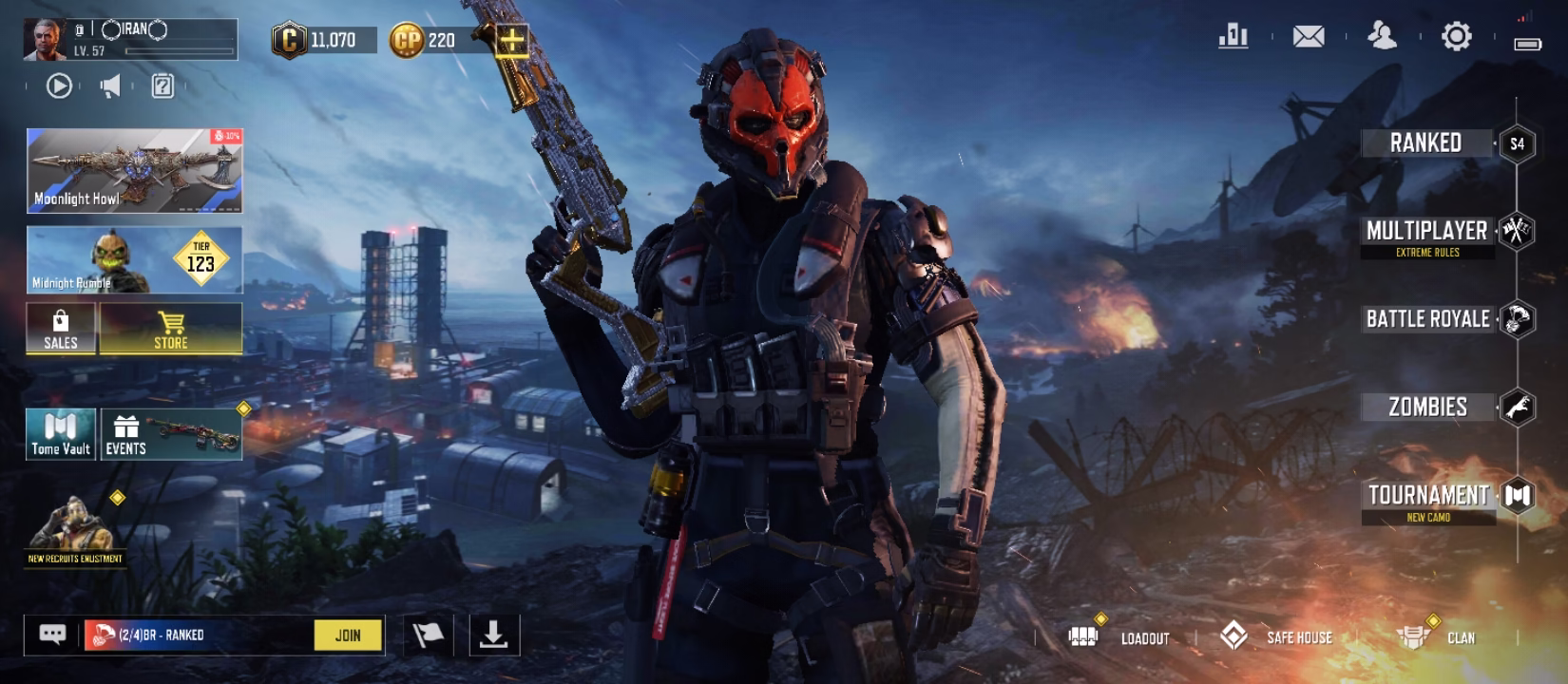
Task: View the player statistics icon
Action: tap(1233, 36)
